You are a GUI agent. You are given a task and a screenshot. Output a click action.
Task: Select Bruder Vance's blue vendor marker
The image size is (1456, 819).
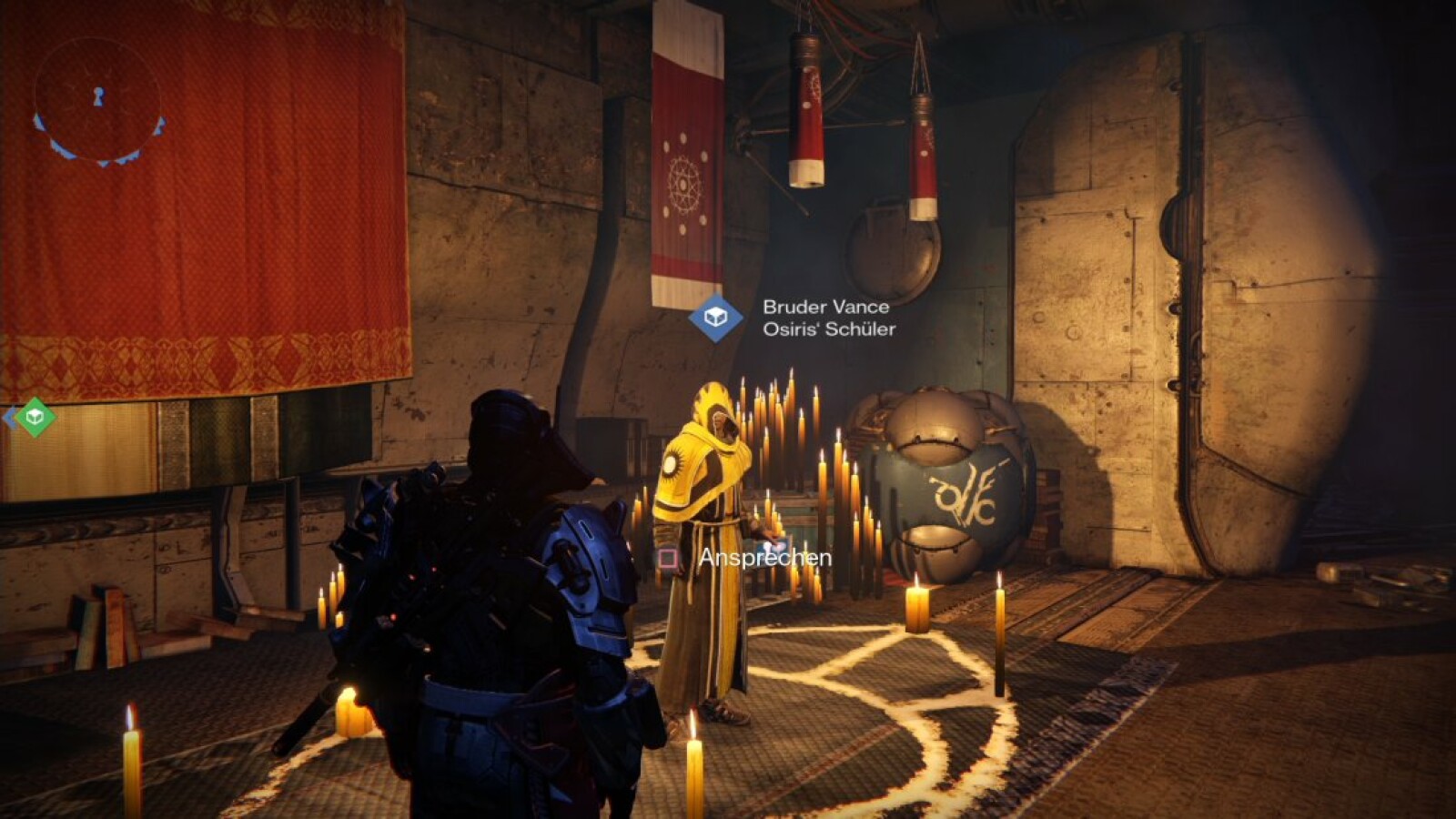click(715, 318)
